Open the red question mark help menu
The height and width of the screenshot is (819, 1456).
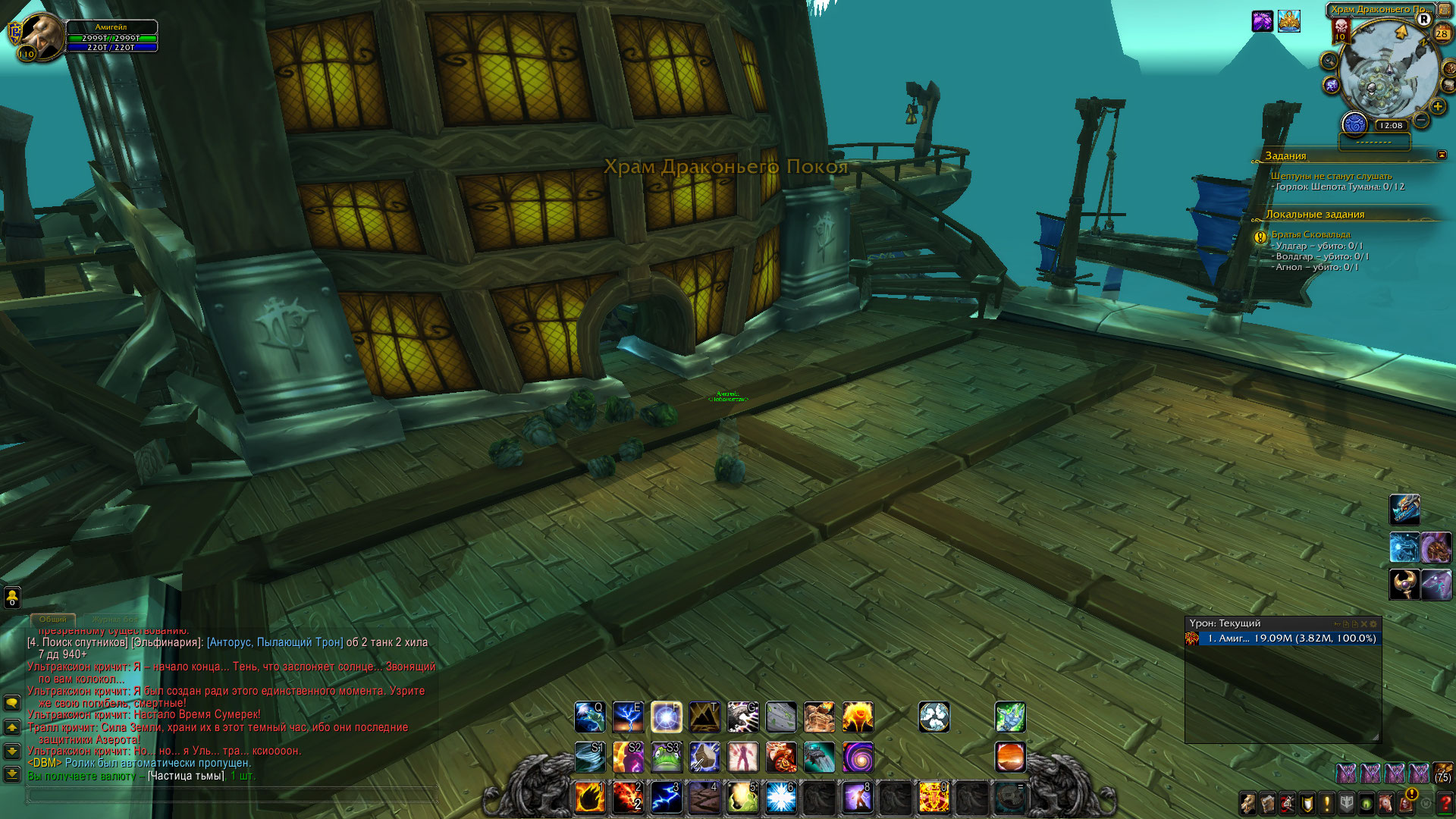1445,803
